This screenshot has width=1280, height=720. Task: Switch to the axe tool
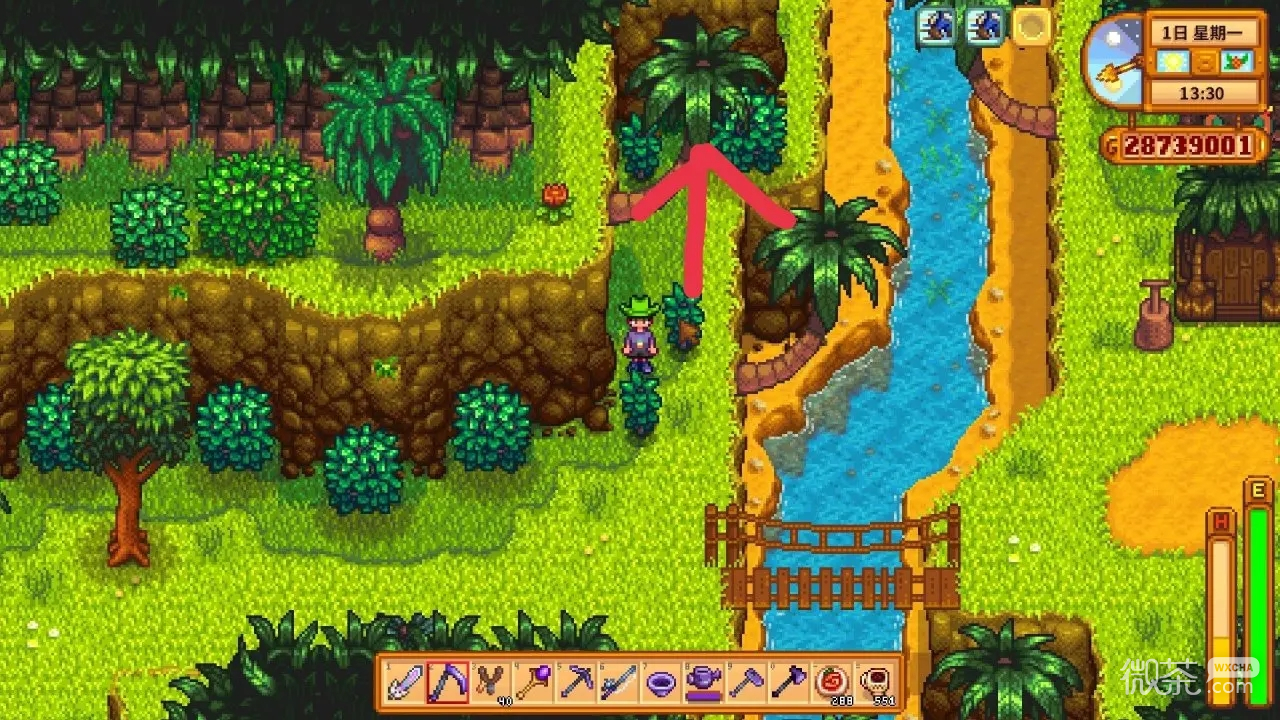pos(789,683)
